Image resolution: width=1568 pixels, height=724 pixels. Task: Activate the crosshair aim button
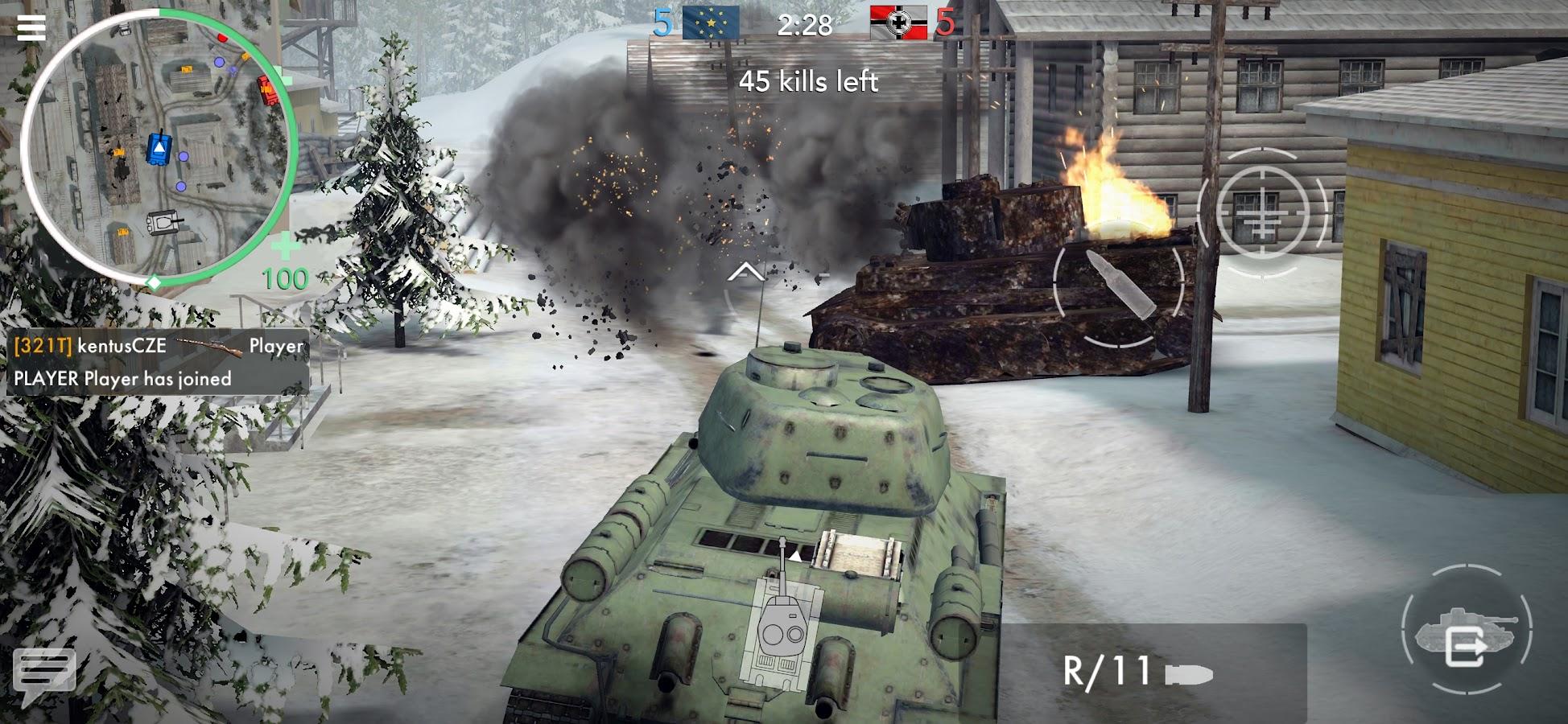tap(1261, 212)
